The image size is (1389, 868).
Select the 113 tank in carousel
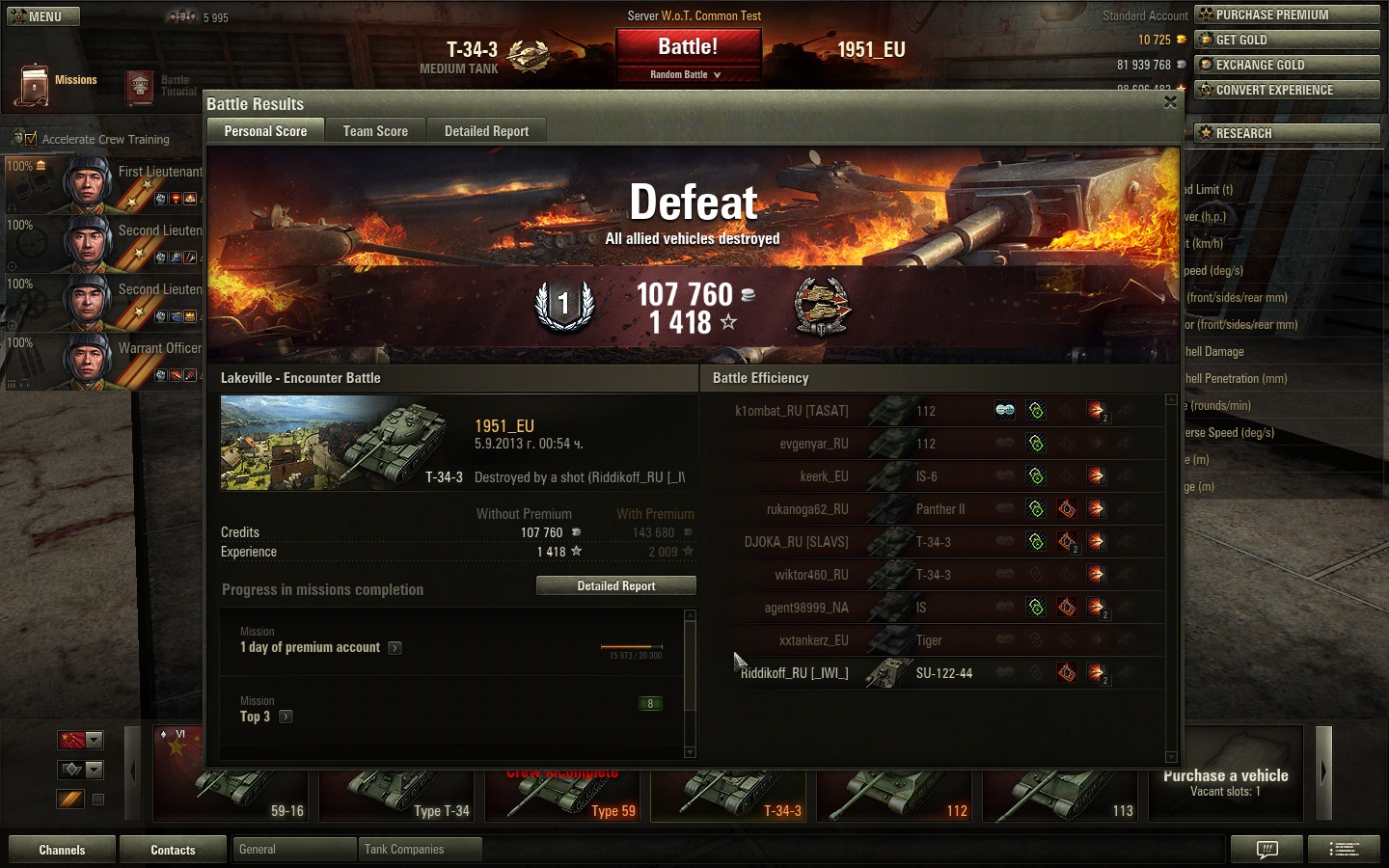coord(1063,796)
